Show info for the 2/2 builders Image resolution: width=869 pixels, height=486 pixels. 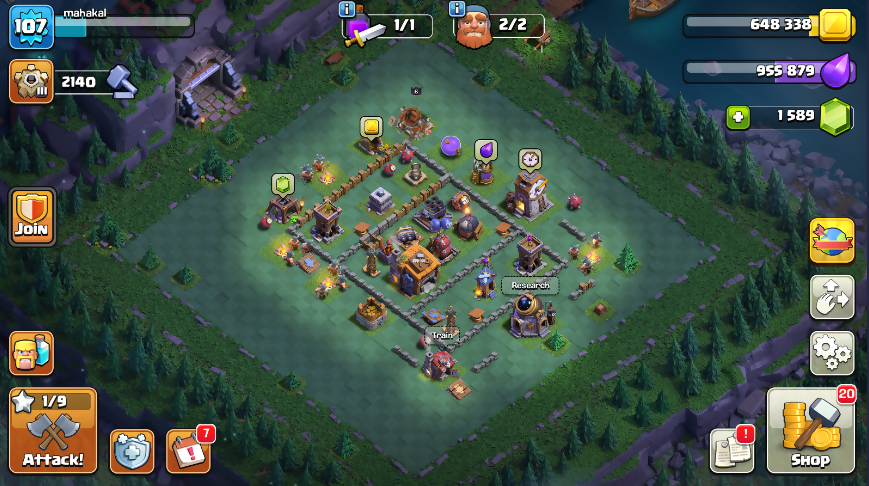[x=457, y=9]
